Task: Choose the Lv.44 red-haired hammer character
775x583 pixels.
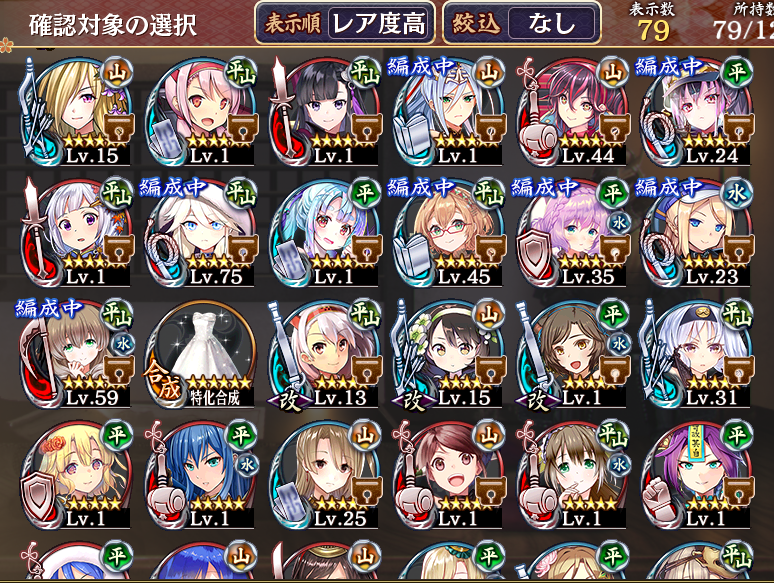Action: pos(571,105)
